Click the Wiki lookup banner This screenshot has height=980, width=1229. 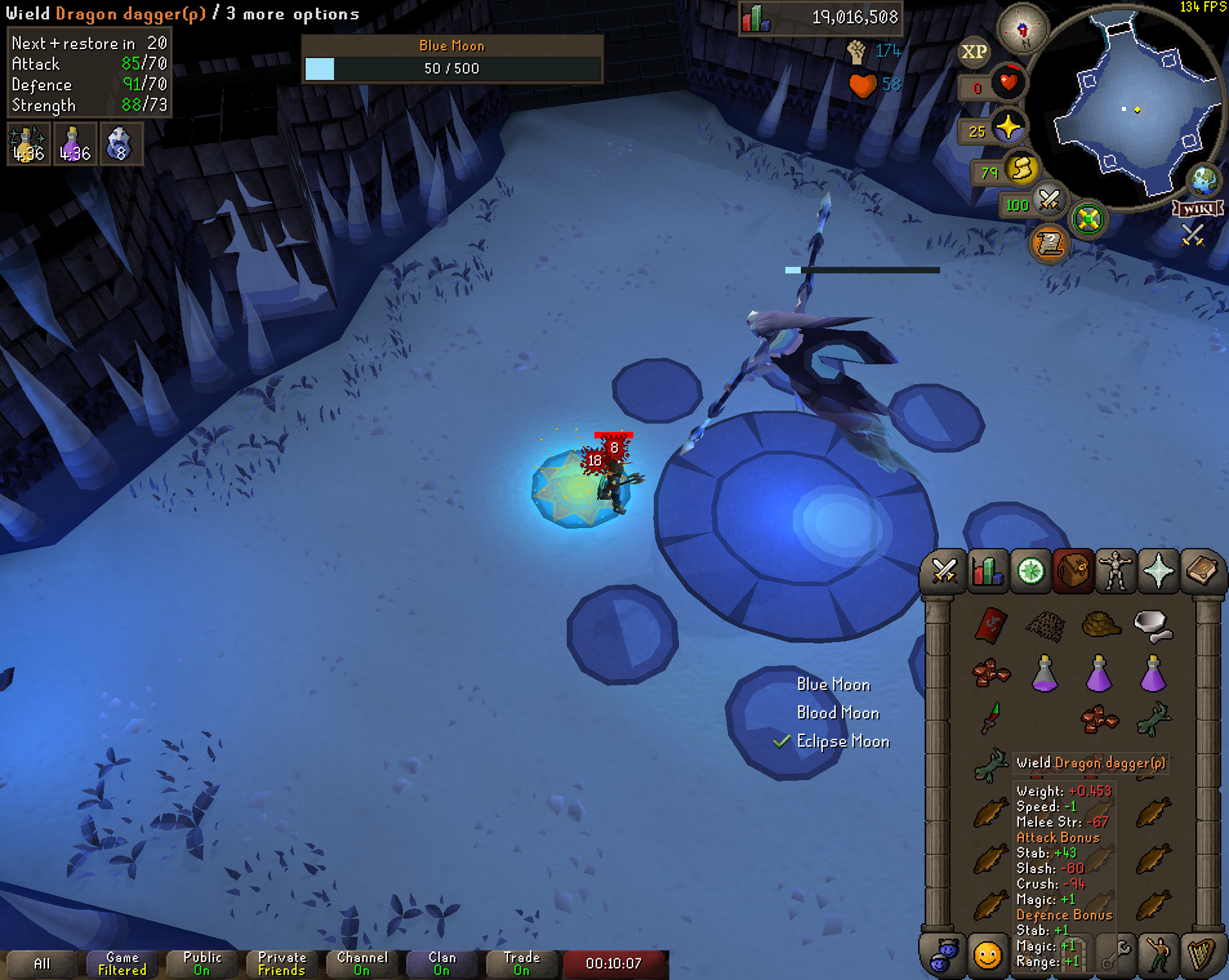[1198, 209]
